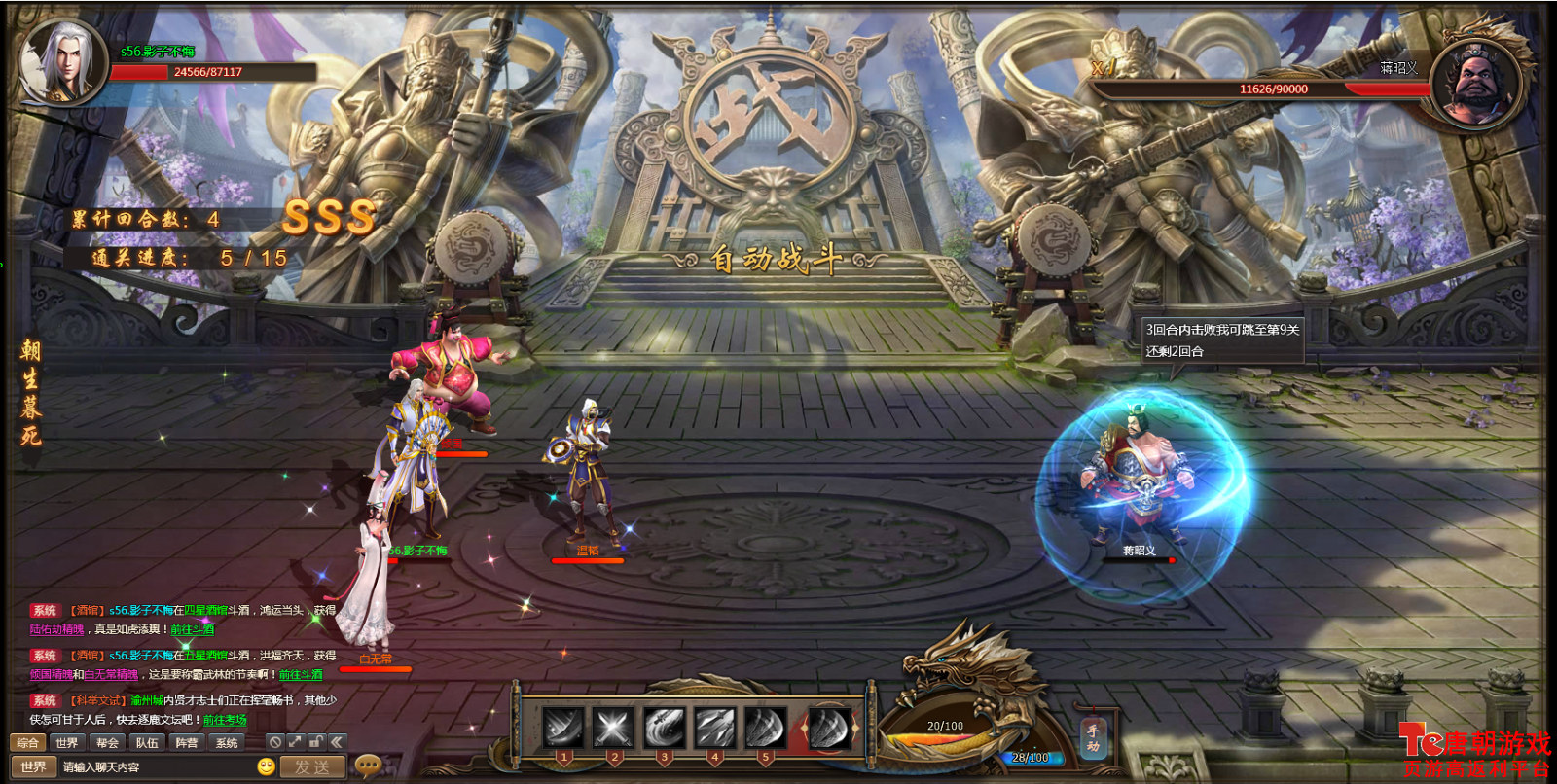Switch to the 帮会 guild chat tab
The image size is (1557, 784).
click(107, 743)
